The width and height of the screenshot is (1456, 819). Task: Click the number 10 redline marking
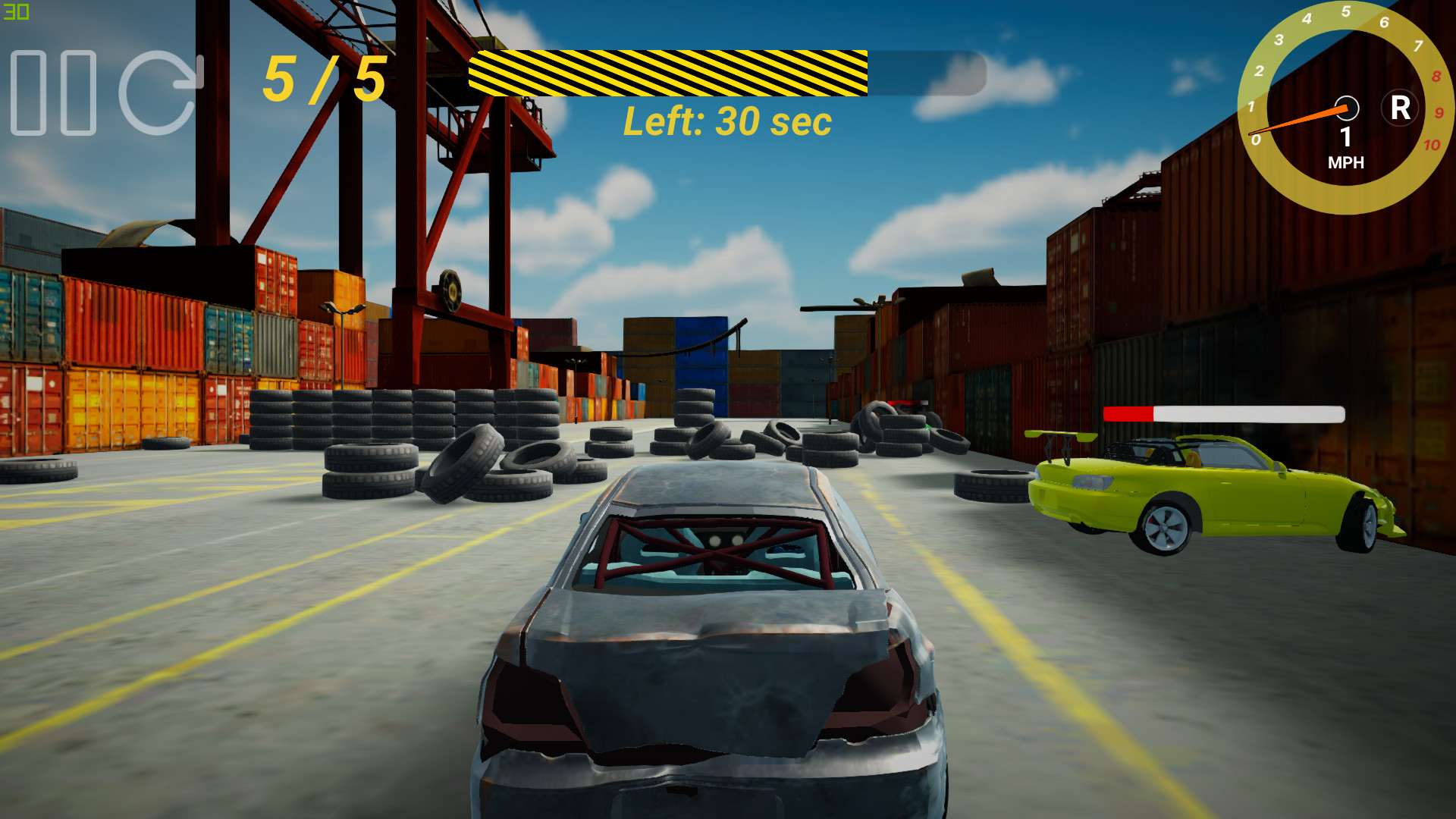tap(1433, 144)
